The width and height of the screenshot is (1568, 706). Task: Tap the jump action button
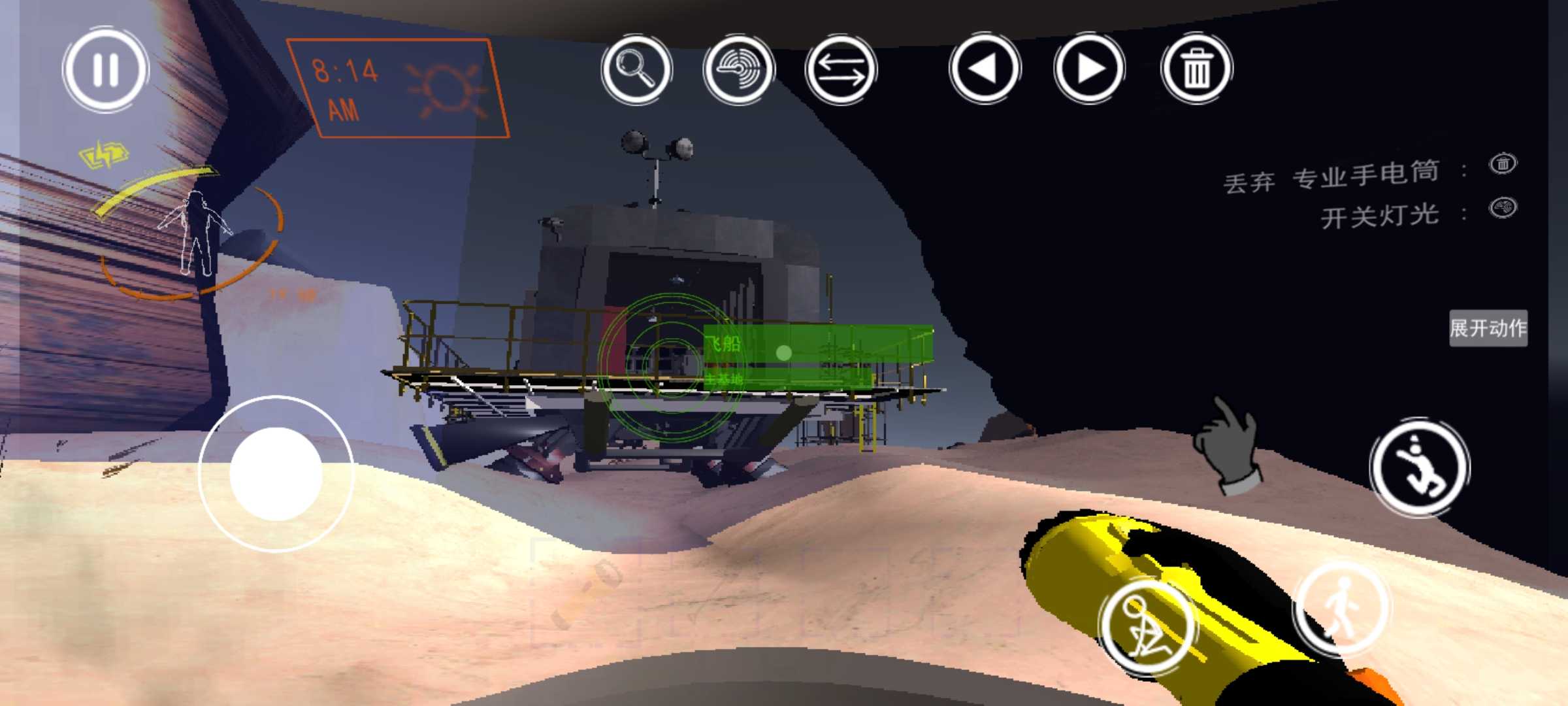click(x=1419, y=467)
